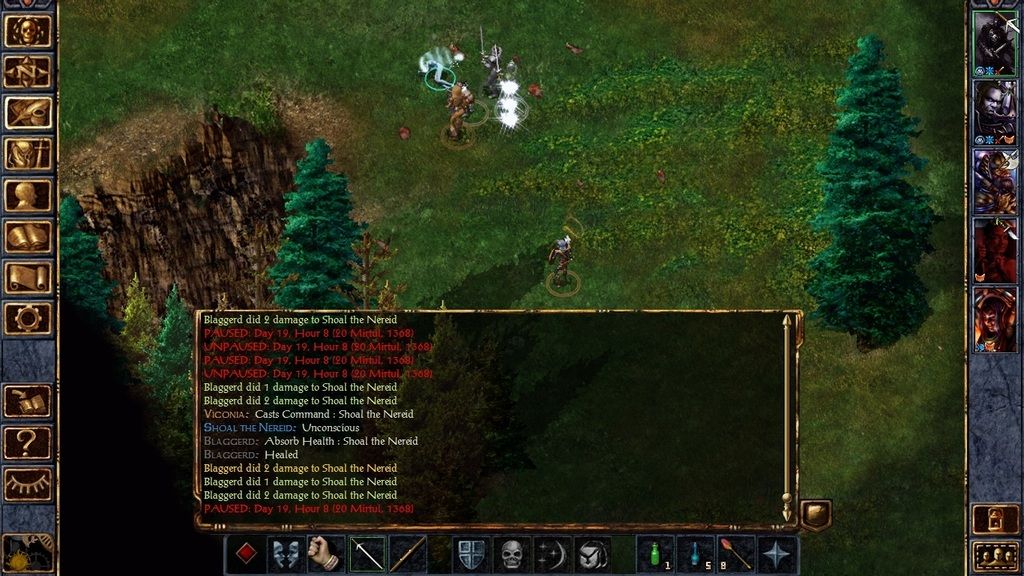Image resolution: width=1024 pixels, height=576 pixels.
Task: Click the red diamond button in the action bar
Action: [245, 554]
